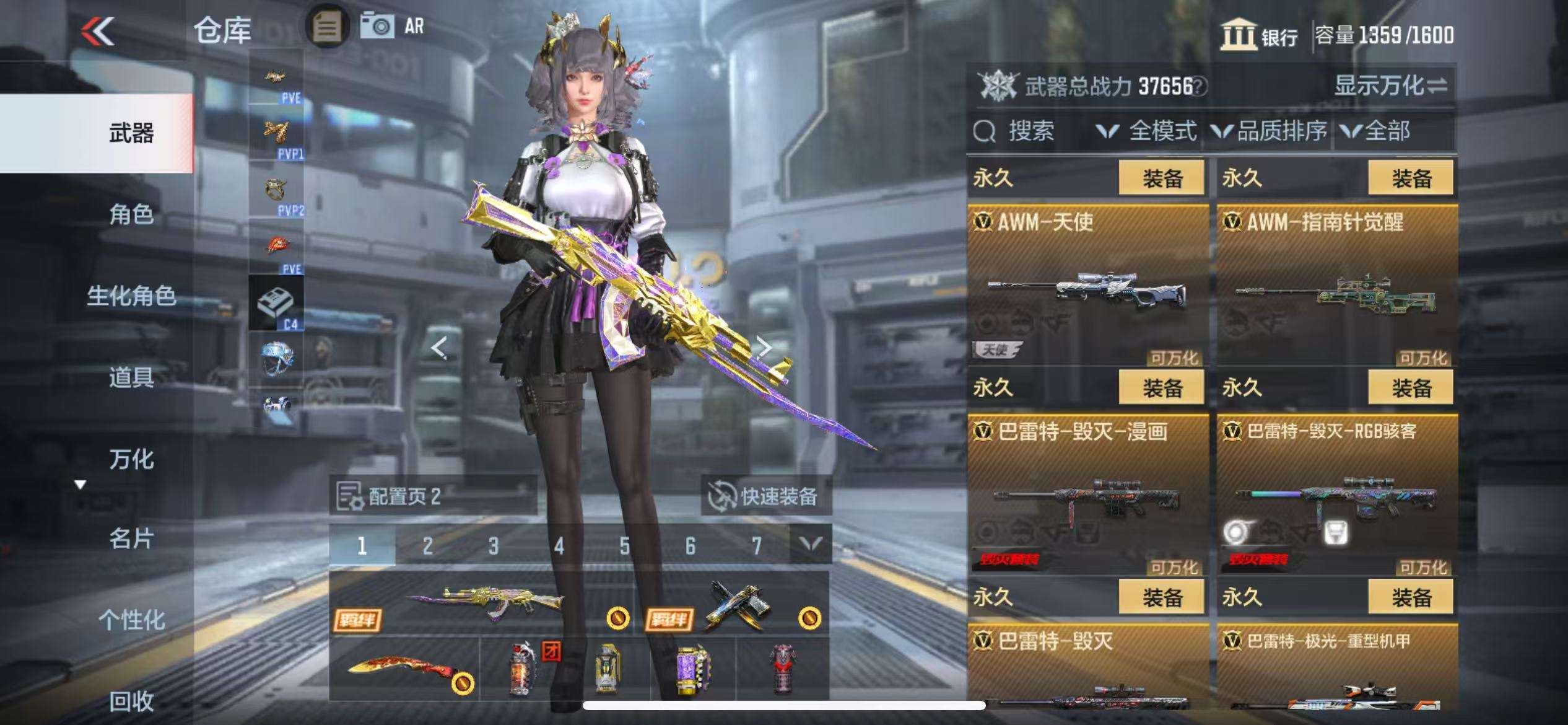Image resolution: width=1568 pixels, height=725 pixels.
Task: Open the 全模式 mode filter dropdown
Action: pos(1147,131)
